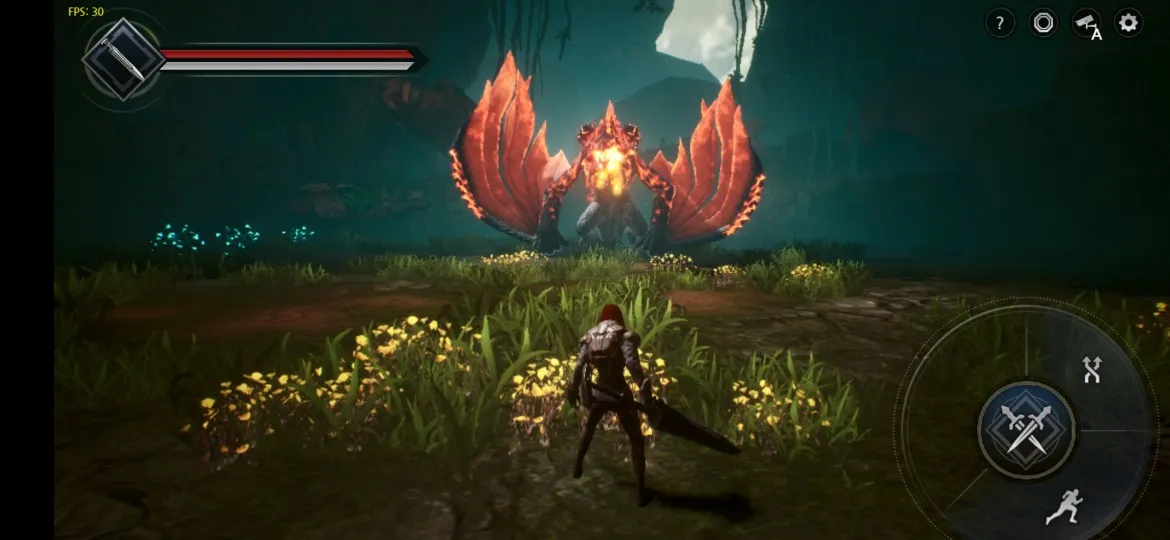Tap the octagon icon button
The height and width of the screenshot is (540, 1170).
tap(1043, 23)
